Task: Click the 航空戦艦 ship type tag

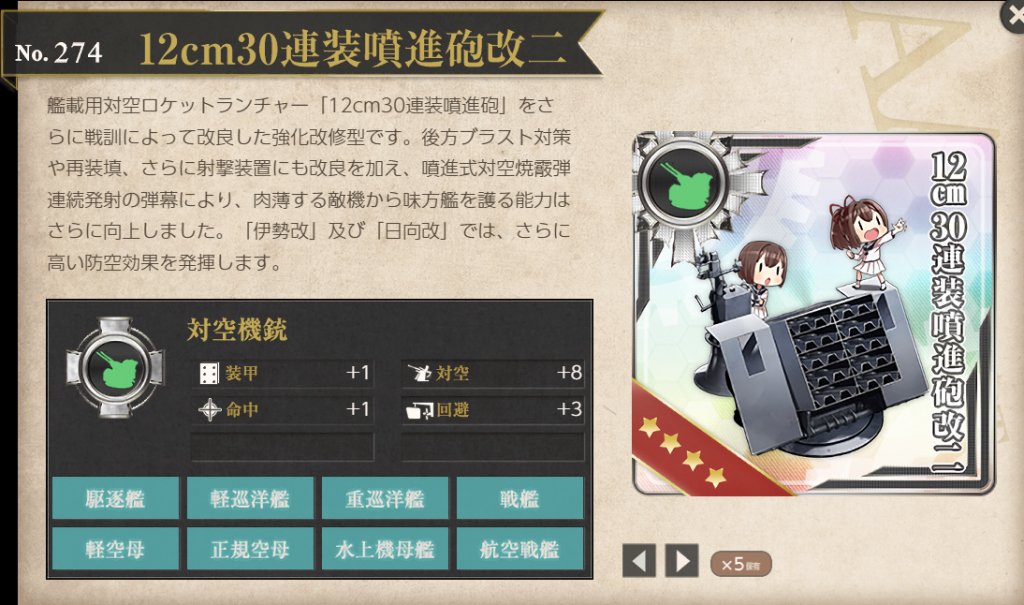Action: (520, 549)
